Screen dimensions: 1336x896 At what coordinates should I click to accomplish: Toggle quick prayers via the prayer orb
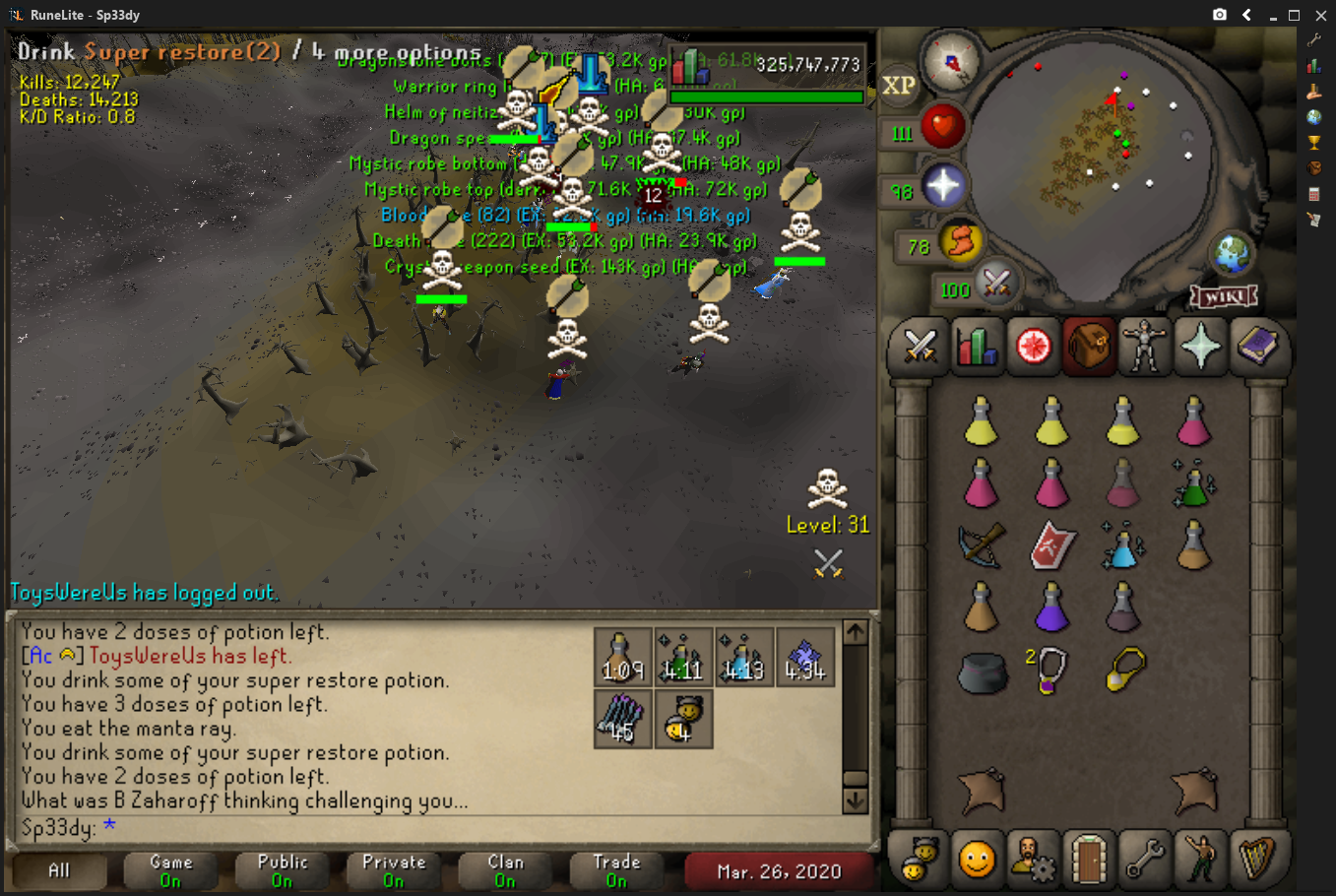942,186
